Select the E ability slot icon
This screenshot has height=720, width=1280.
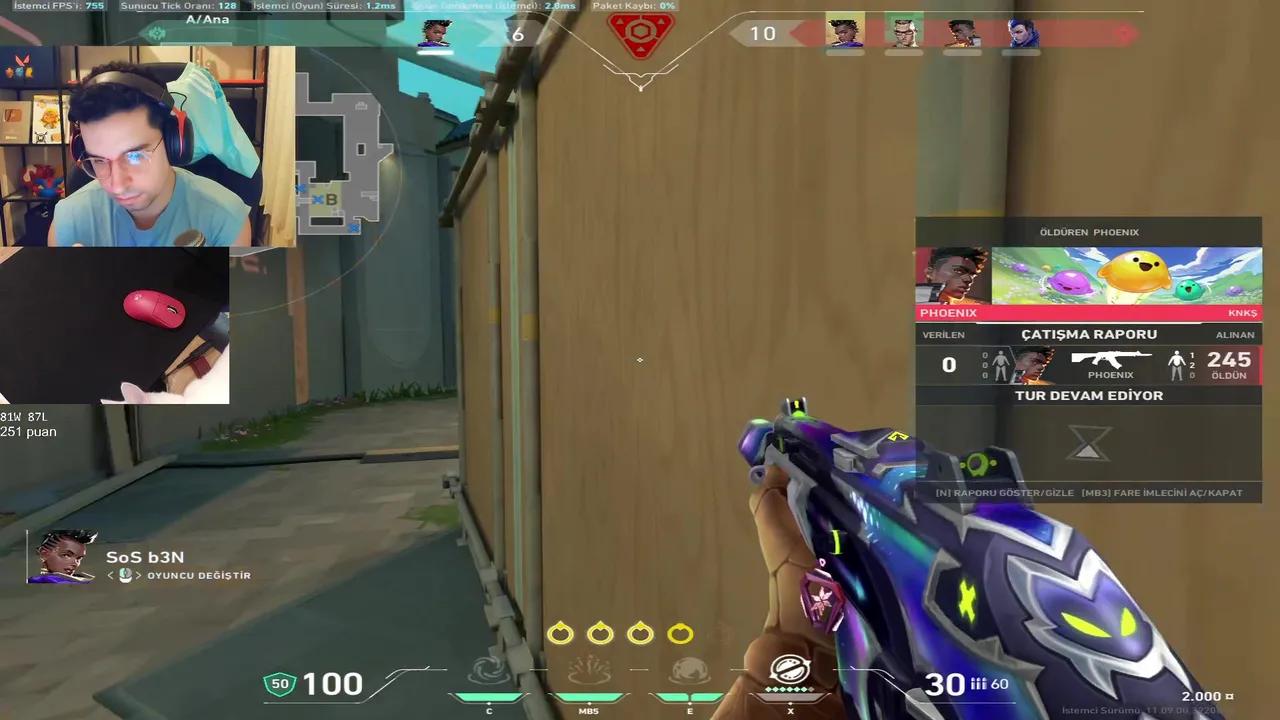689,672
